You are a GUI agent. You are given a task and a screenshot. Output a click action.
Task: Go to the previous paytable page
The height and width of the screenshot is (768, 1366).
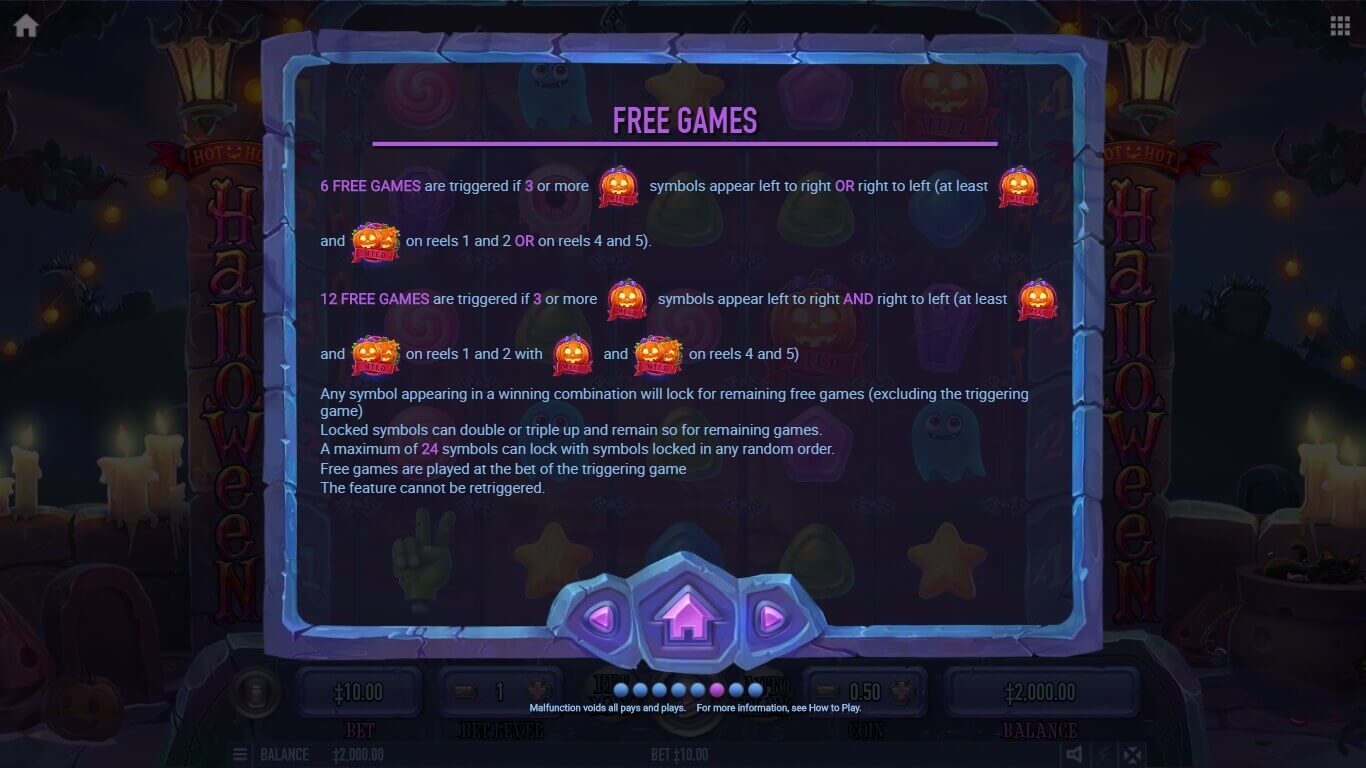(600, 619)
